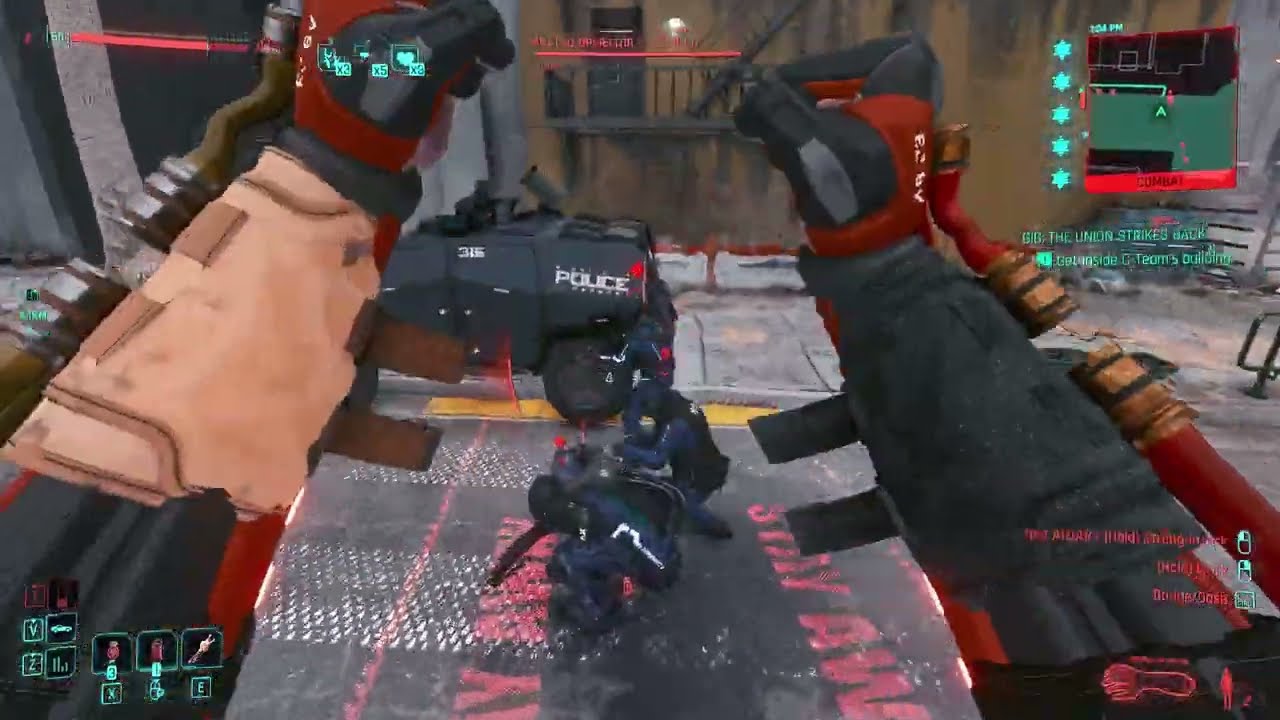
Task: Click the 7:04 PM clock above the minimap
Action: pyautogui.click(x=1106, y=26)
